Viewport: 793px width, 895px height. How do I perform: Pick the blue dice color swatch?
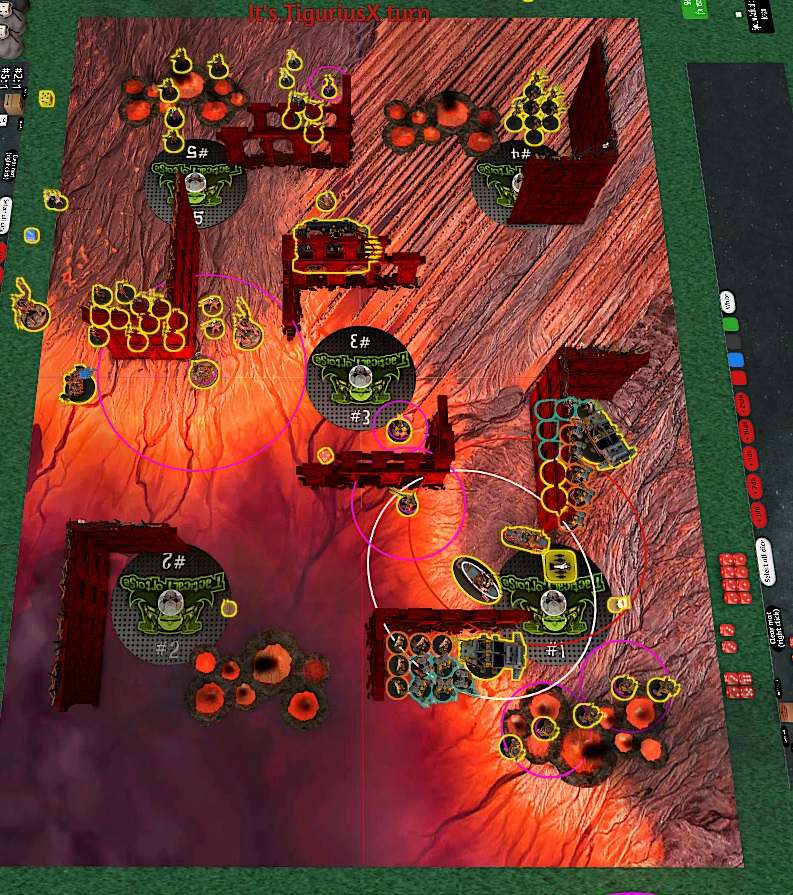tap(736, 360)
